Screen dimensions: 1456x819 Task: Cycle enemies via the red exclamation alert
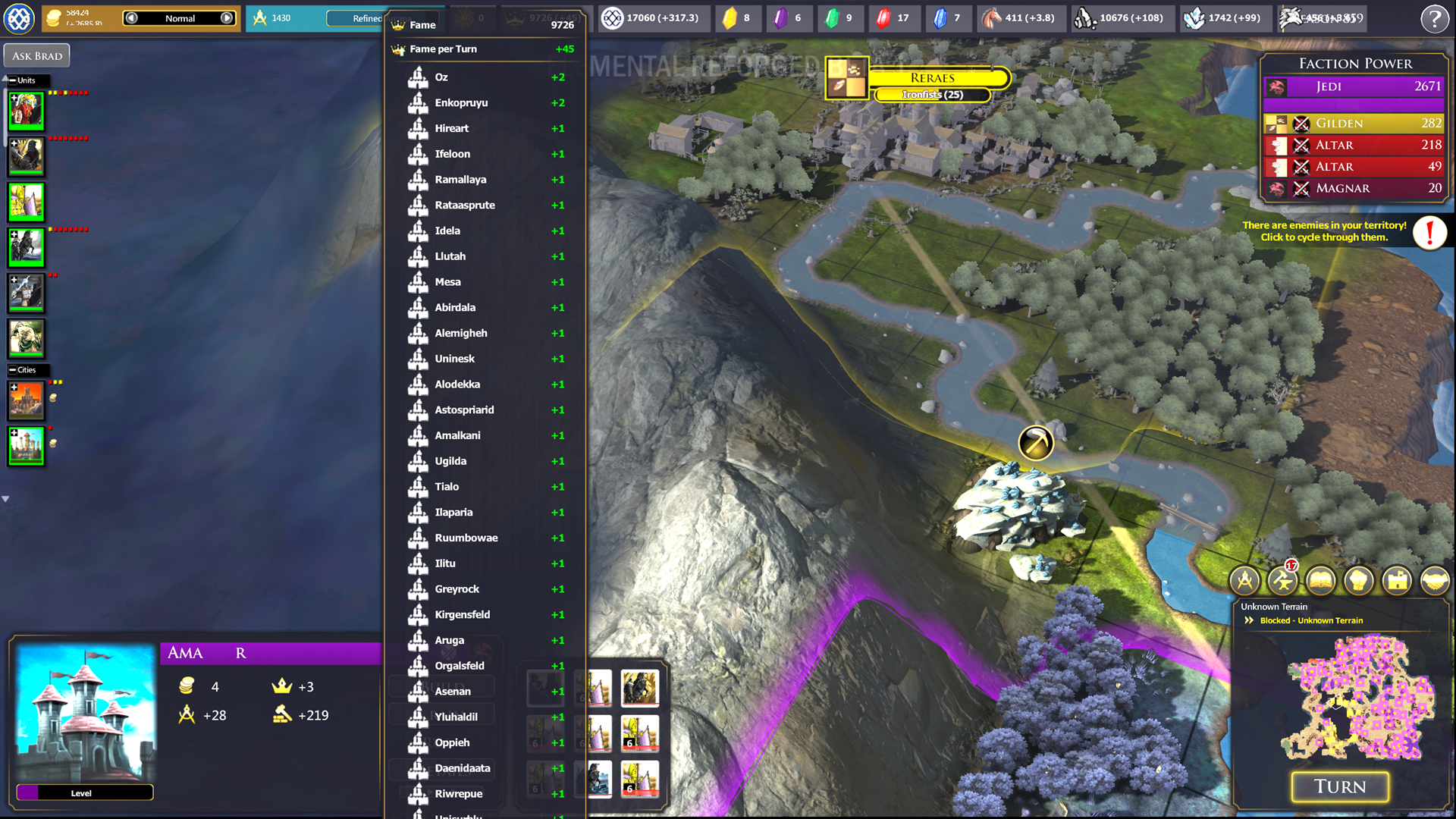coord(1429,232)
